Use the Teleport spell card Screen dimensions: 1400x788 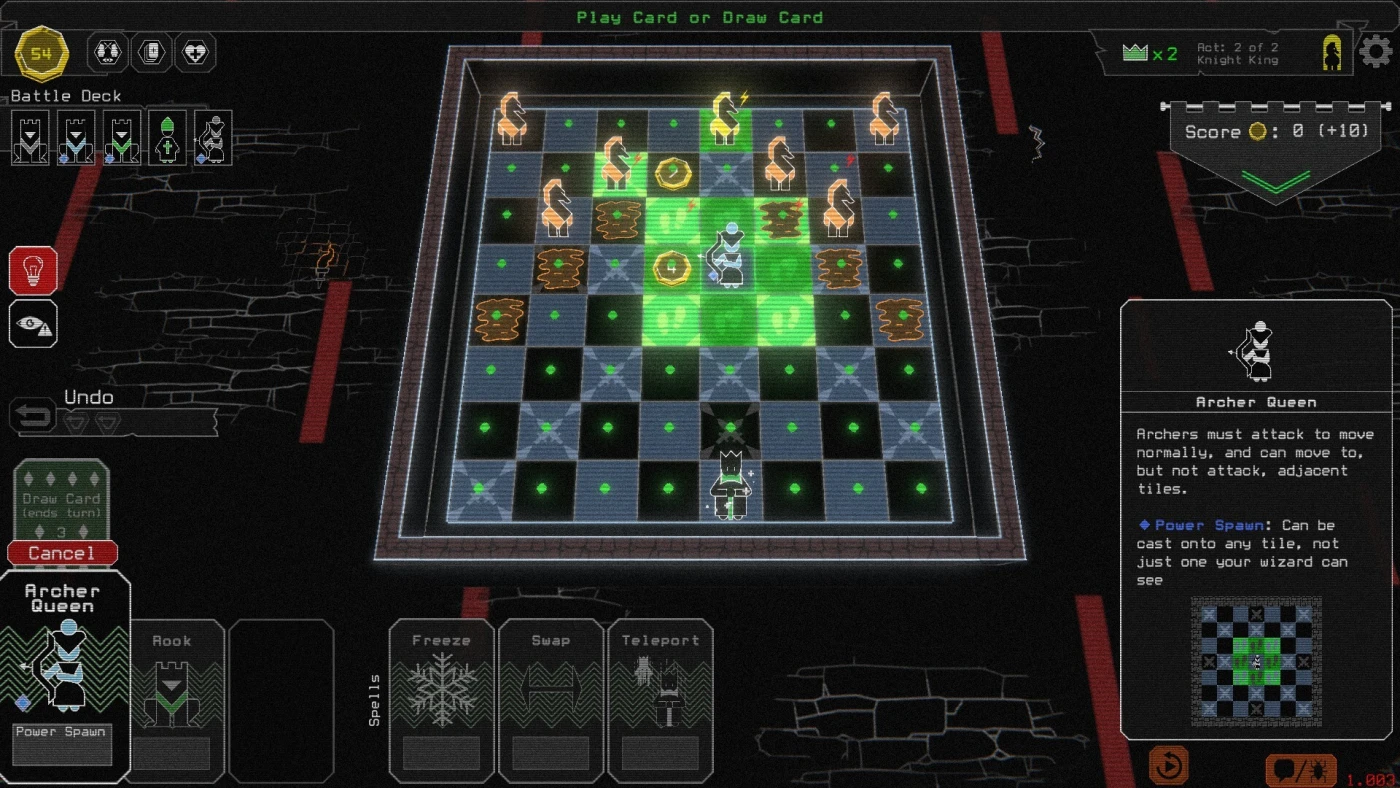(x=660, y=700)
